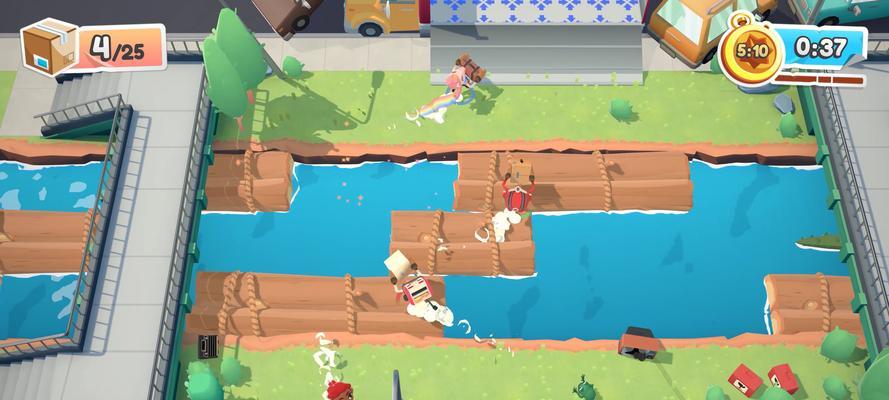This screenshot has width=889, height=400.
Task: Select the gold stopwatch medal icon
Action: 750,50
